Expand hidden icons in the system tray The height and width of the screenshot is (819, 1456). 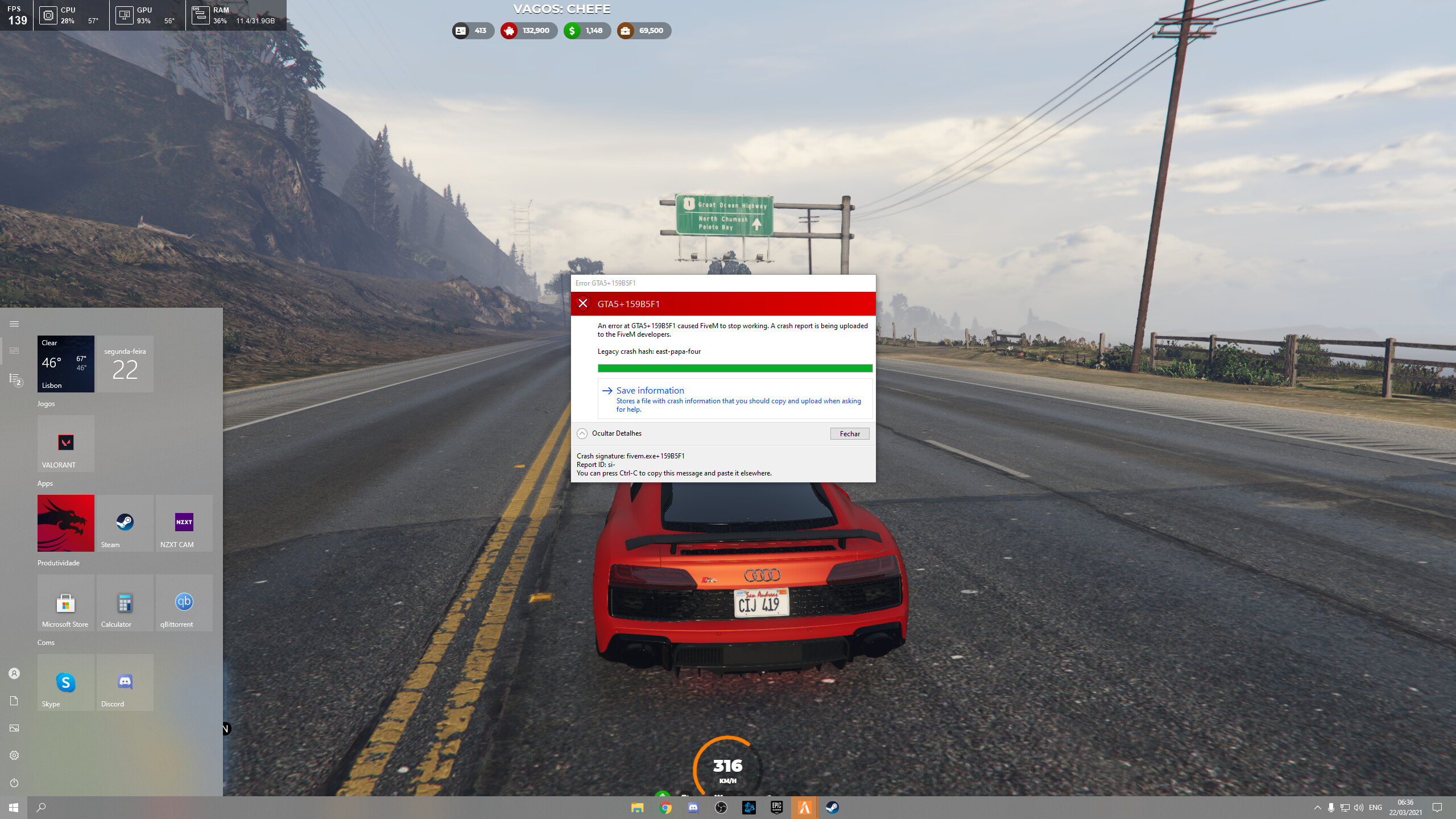pyautogui.click(x=1318, y=808)
